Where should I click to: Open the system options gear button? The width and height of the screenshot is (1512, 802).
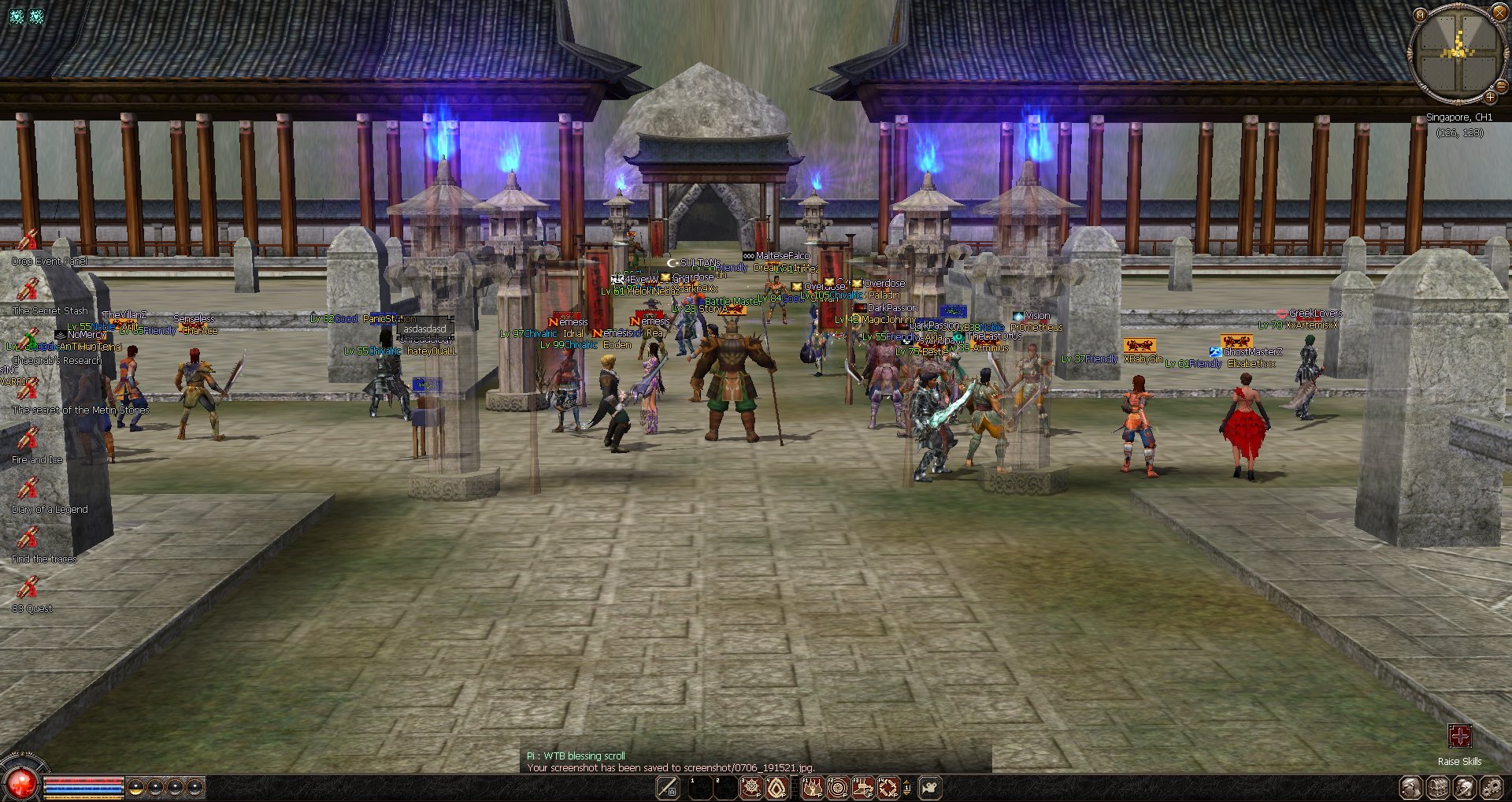point(1491,787)
